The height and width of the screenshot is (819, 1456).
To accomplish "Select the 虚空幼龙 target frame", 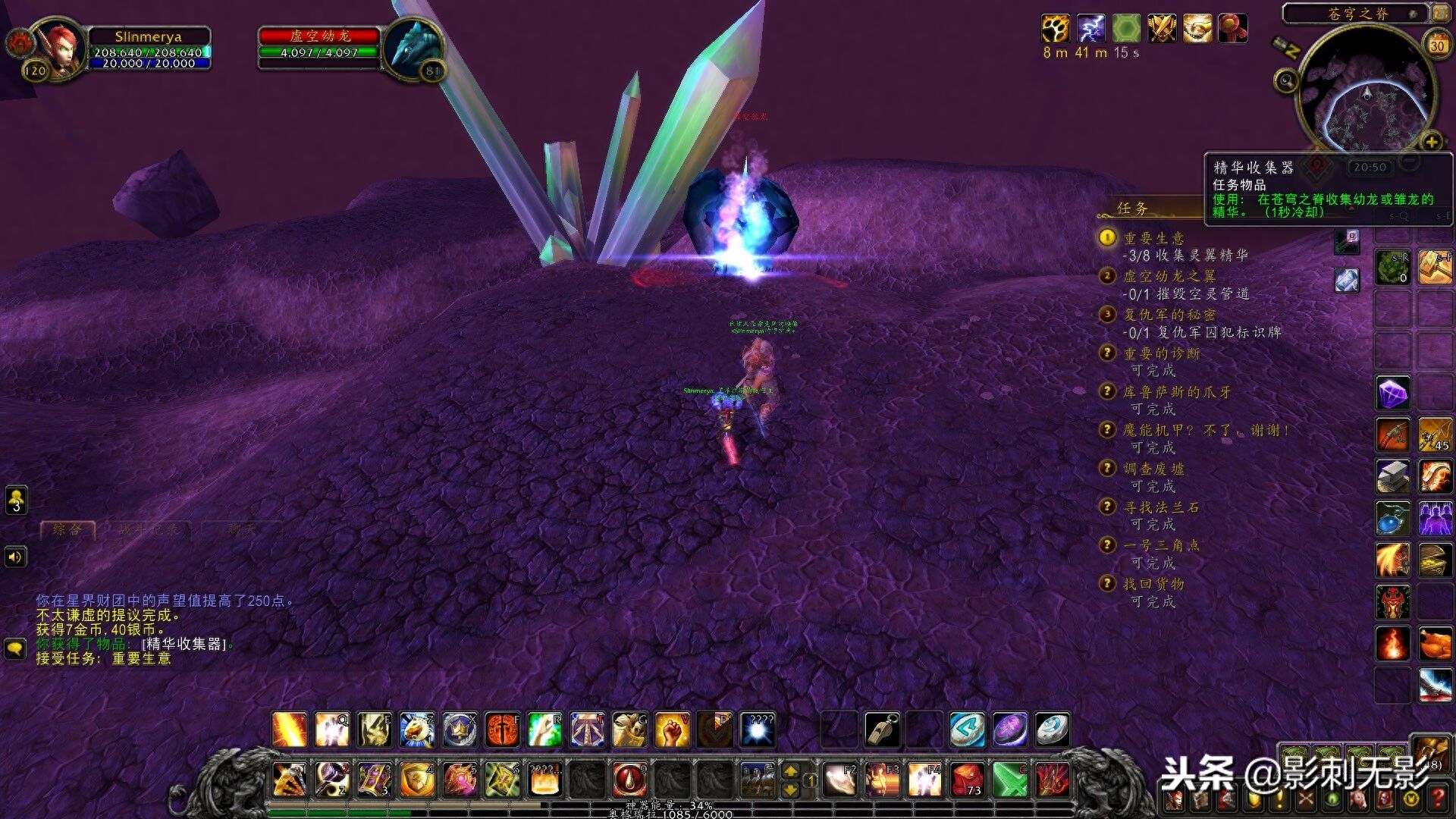I will [318, 45].
